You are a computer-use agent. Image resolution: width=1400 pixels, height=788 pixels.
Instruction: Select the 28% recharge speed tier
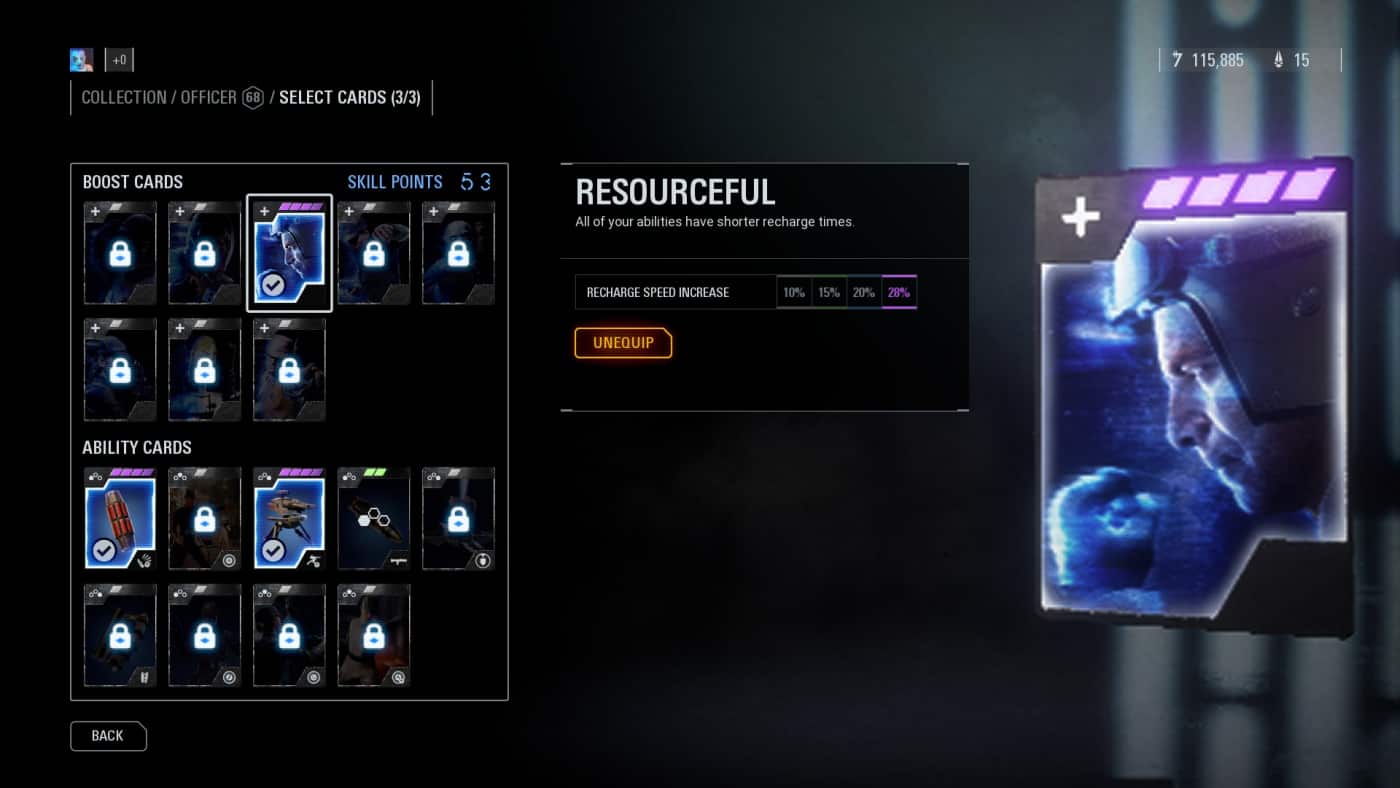pos(899,292)
